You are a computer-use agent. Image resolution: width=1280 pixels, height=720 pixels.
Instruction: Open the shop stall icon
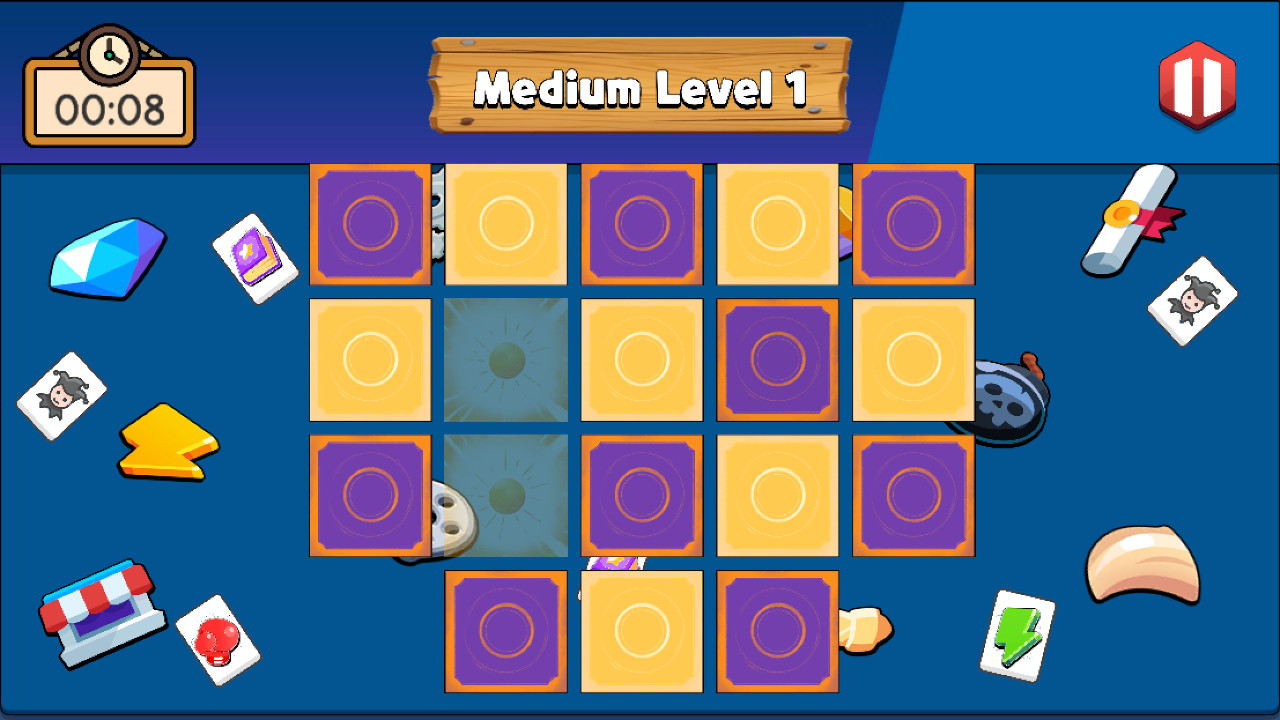tap(98, 618)
